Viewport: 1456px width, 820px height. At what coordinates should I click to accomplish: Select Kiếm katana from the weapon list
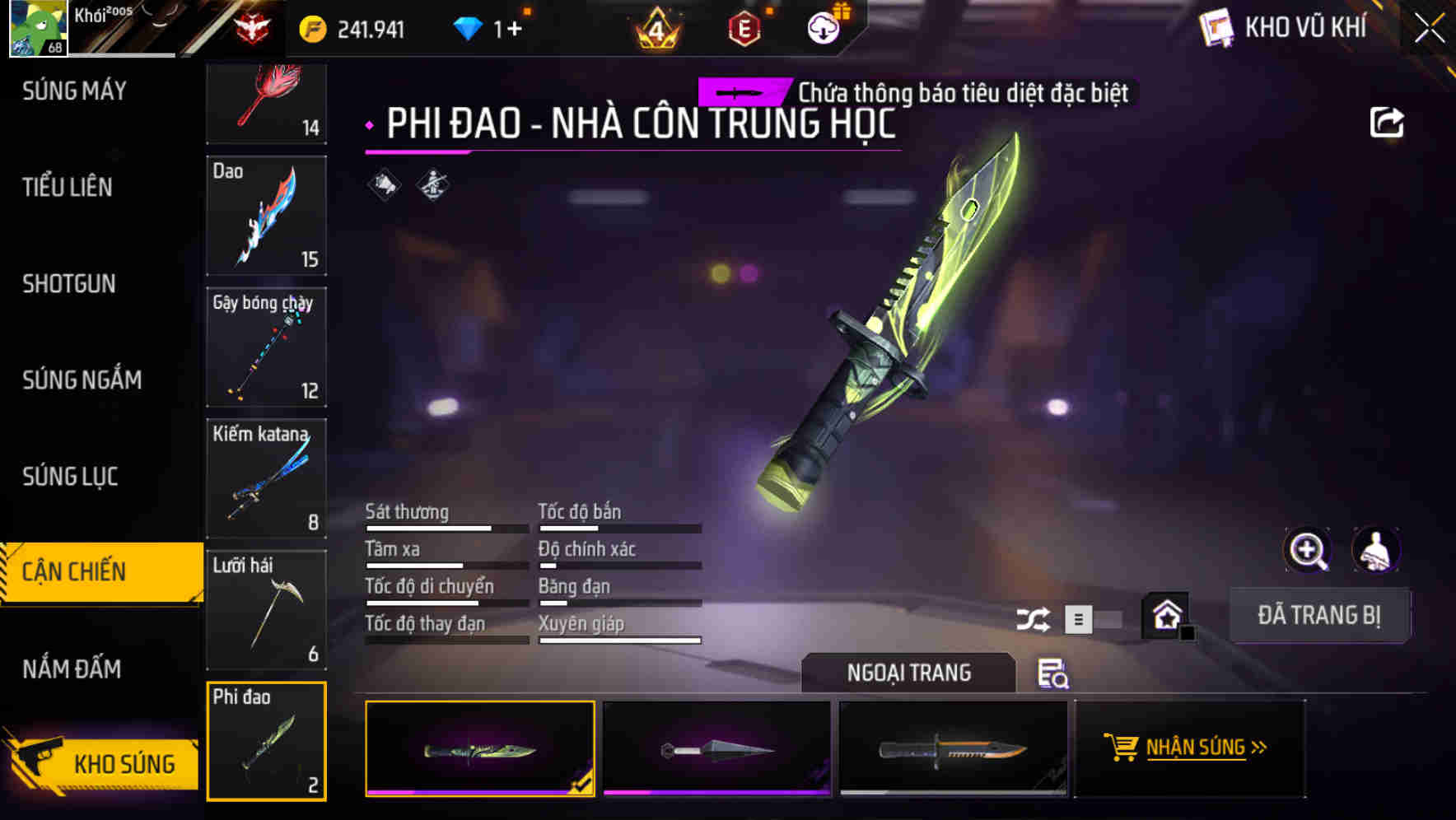pos(266,478)
